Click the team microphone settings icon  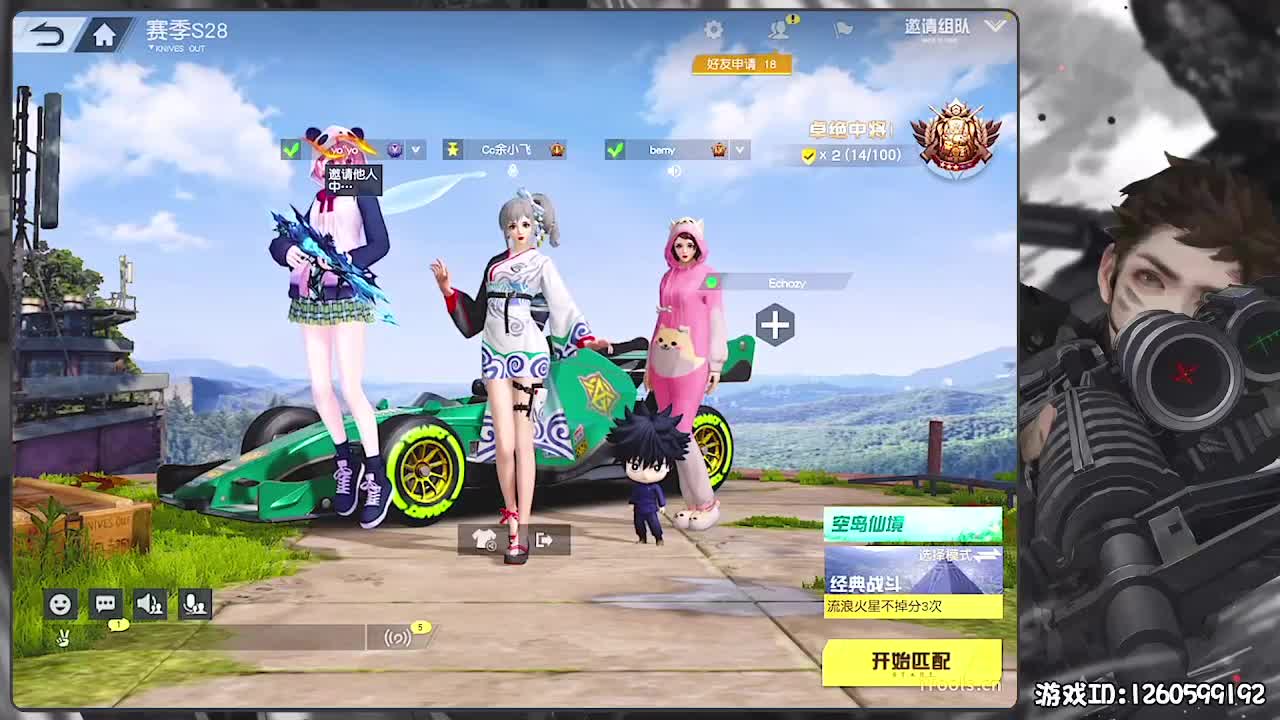coord(195,603)
